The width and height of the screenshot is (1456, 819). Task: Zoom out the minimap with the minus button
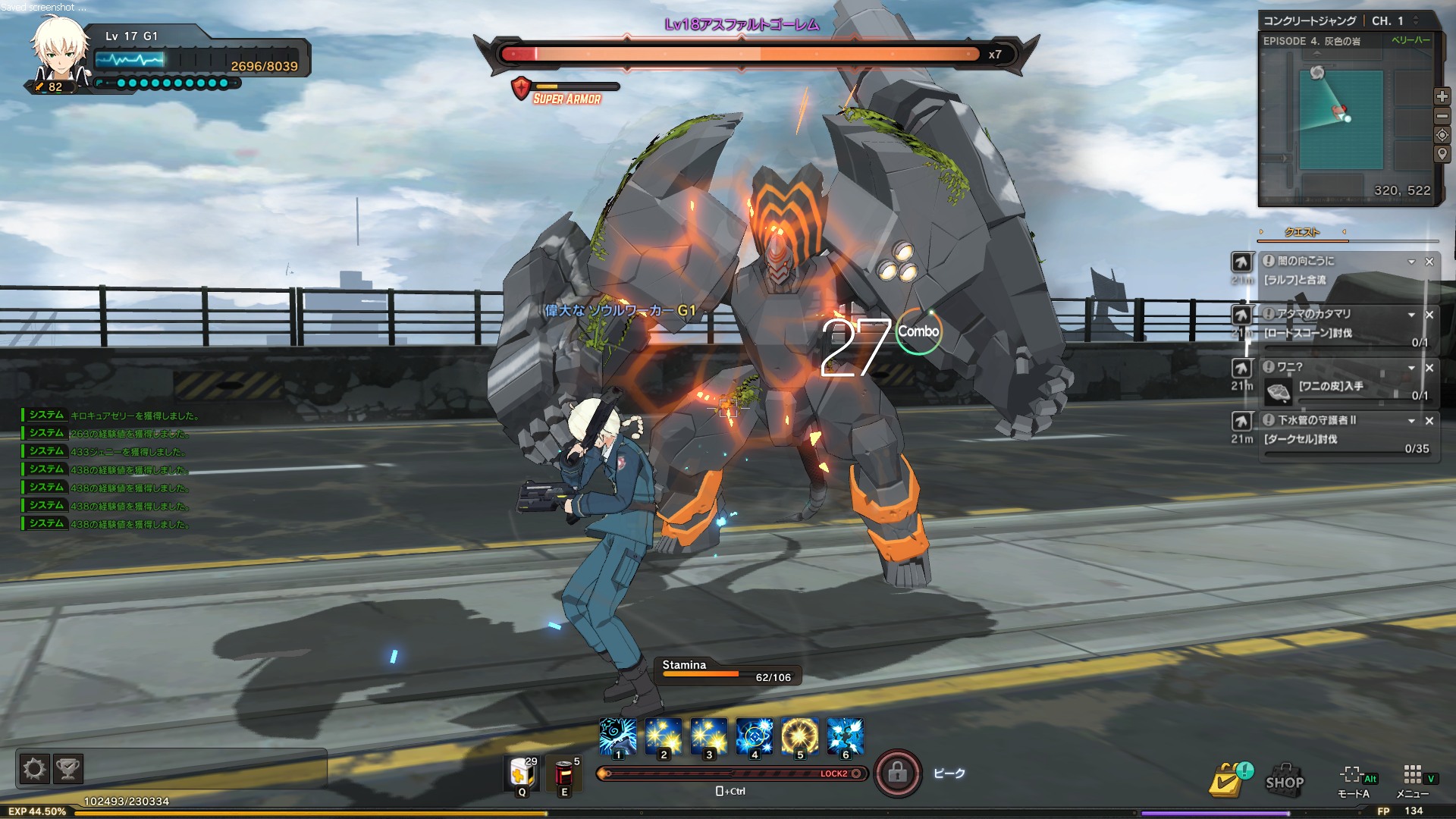(x=1442, y=115)
